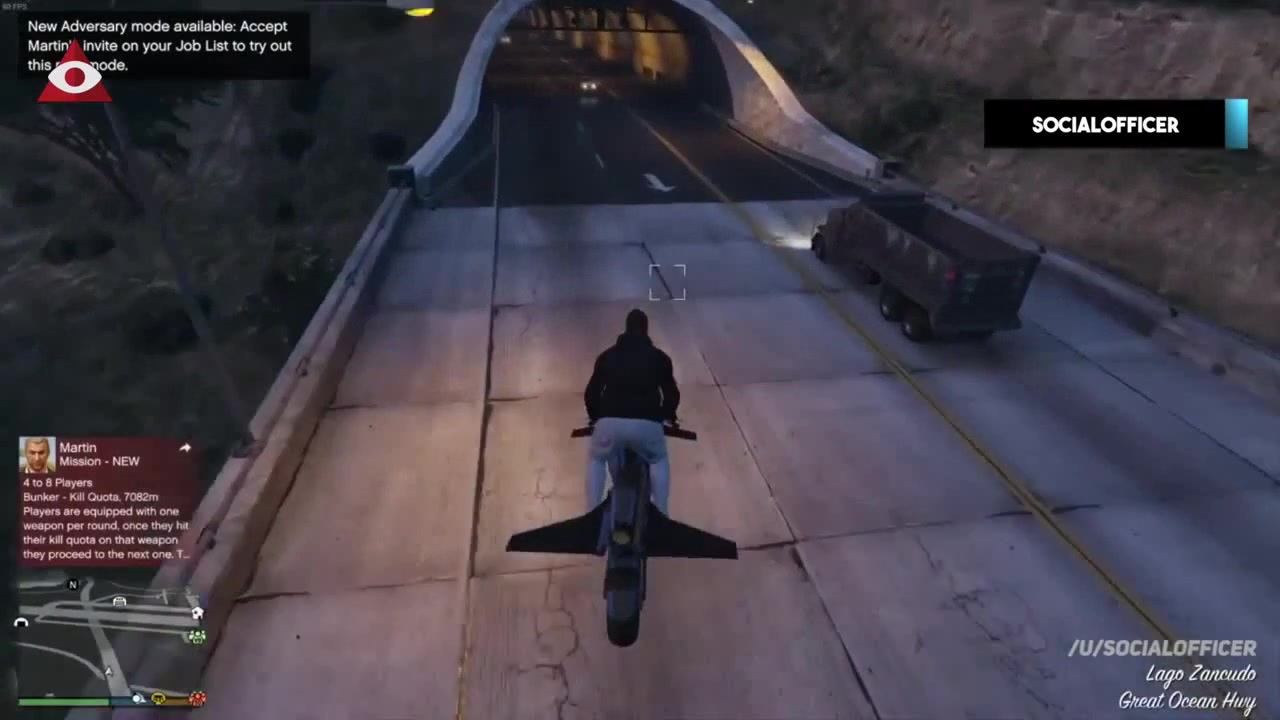Viewport: 1280px width, 720px height.
Task: Click the clothing store icon on the minimap
Action: (119, 601)
